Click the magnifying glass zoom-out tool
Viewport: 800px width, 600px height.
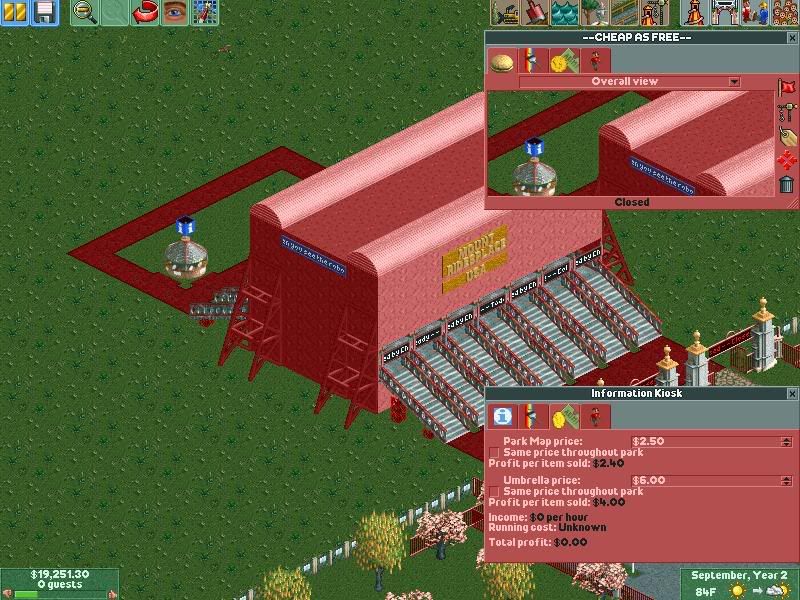point(86,13)
